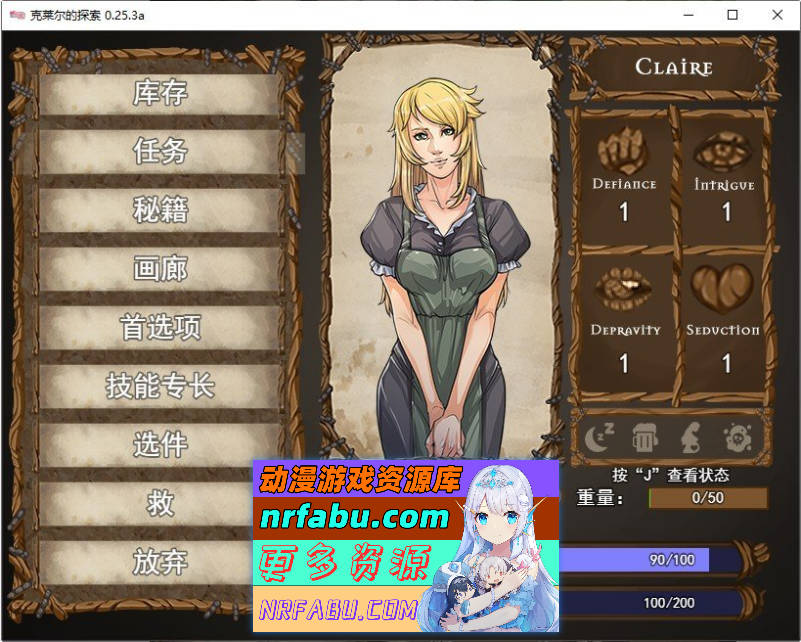Image resolution: width=801 pixels, height=642 pixels.
Task: View the 画廊 gallery
Action: click(x=160, y=269)
